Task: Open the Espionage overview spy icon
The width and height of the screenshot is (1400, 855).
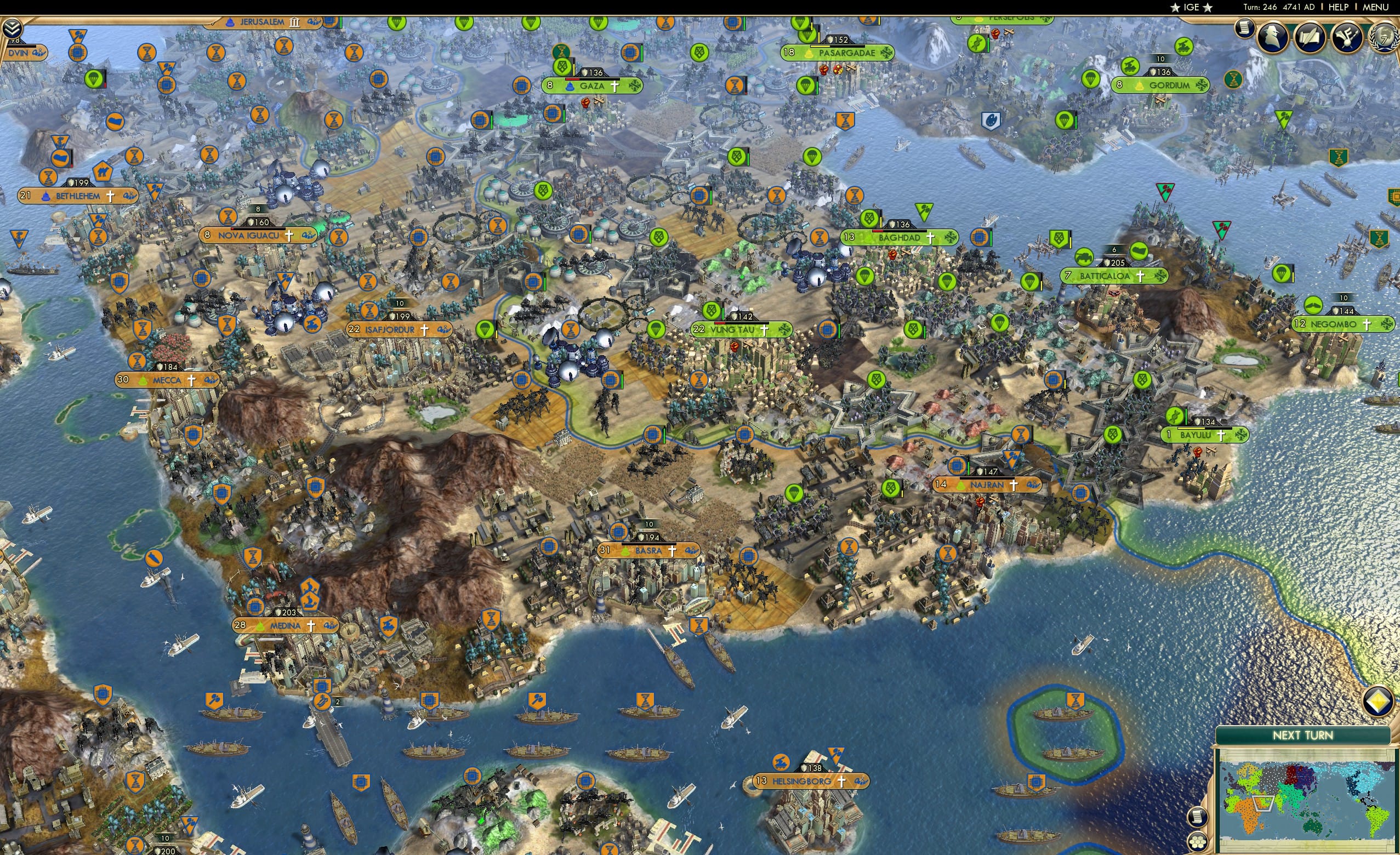Action: (1272, 35)
